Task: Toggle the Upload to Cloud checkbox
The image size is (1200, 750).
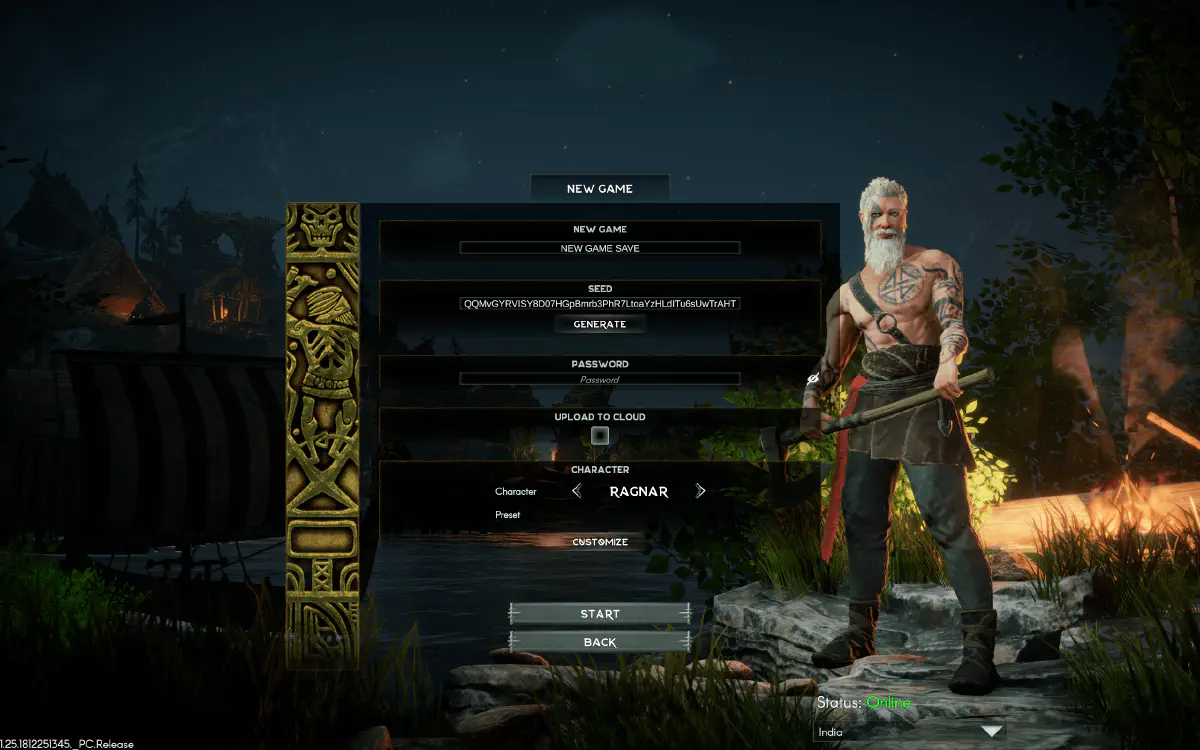Action: [600, 435]
